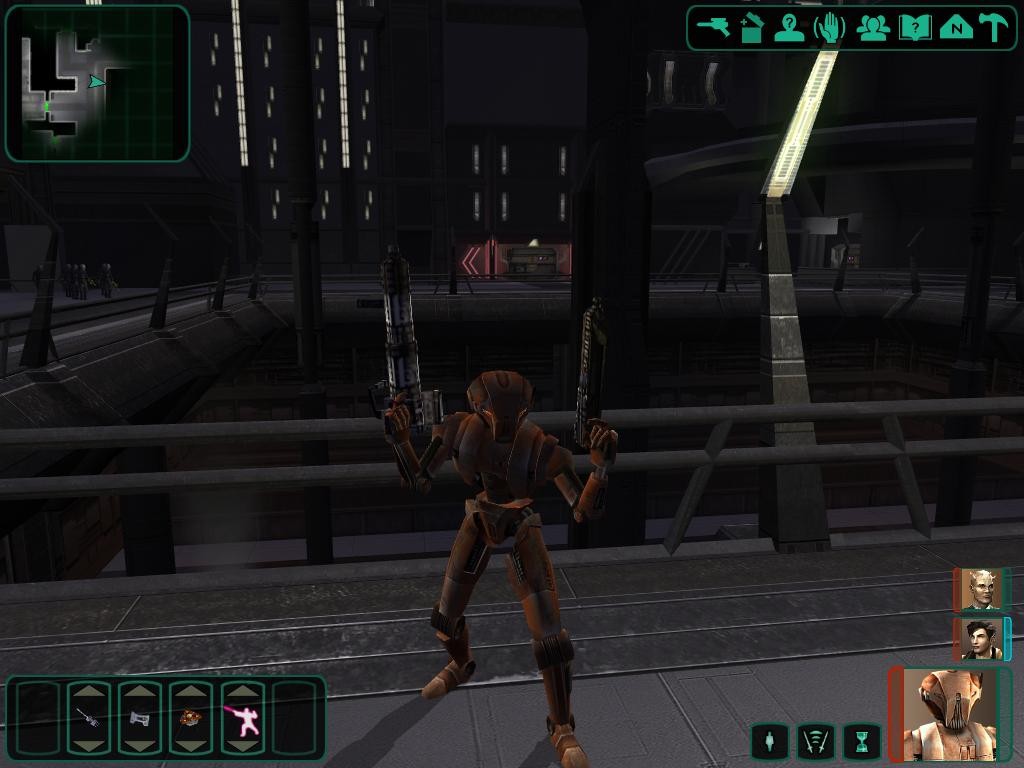Use the rifle item in the action bar
Image resolution: width=1024 pixels, height=768 pixels.
(88, 717)
